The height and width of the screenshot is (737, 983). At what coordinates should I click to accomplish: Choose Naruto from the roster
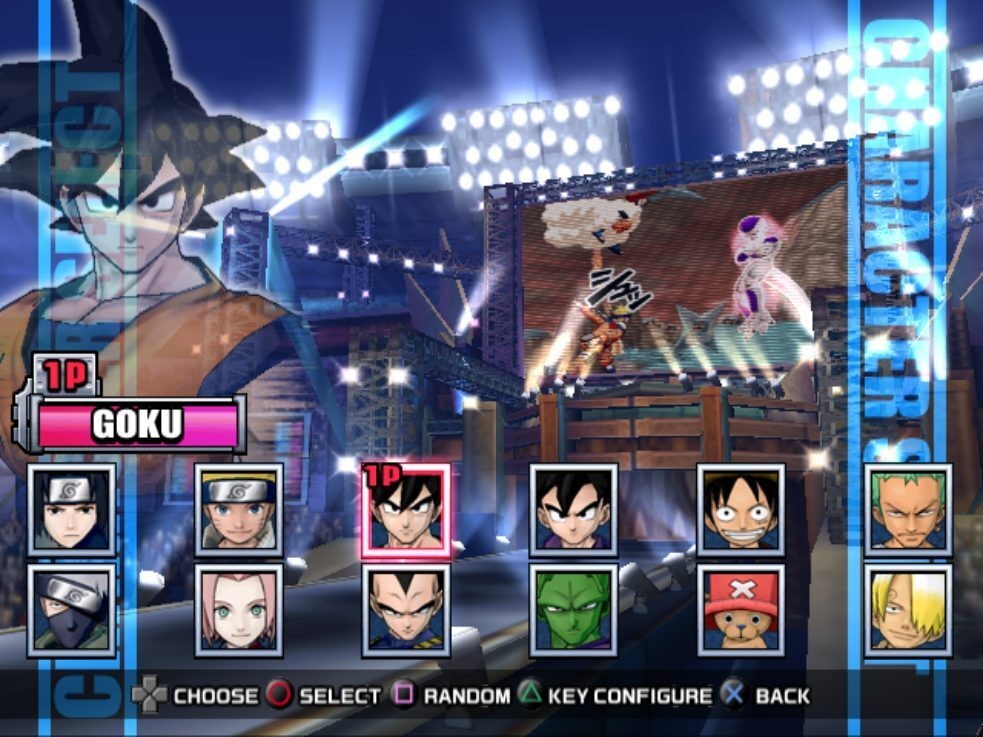click(x=239, y=510)
